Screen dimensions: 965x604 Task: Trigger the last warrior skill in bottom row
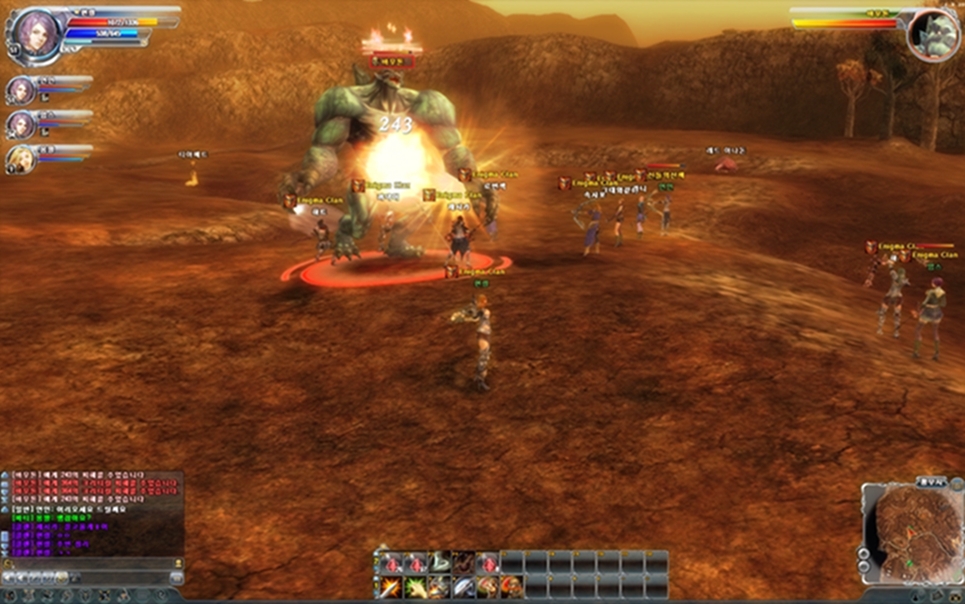coord(511,586)
